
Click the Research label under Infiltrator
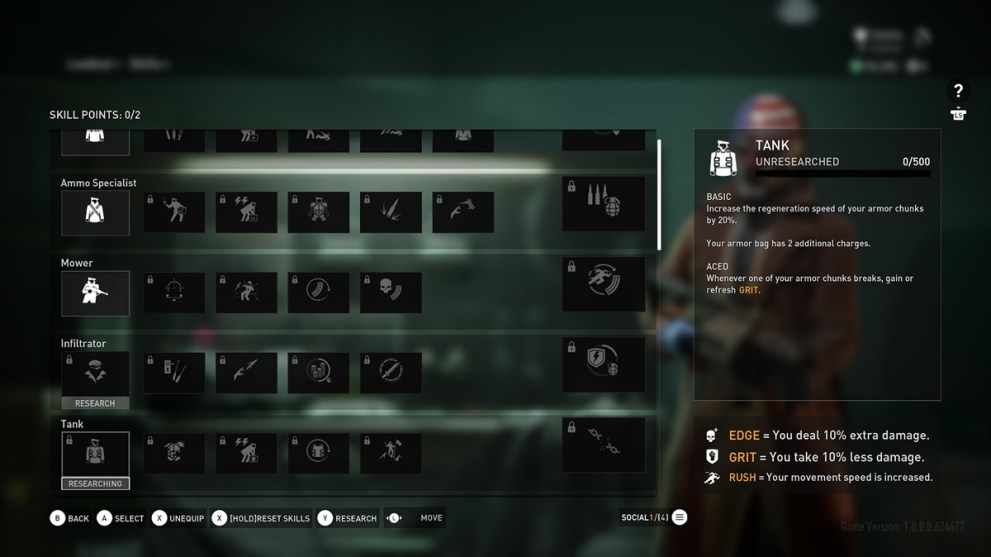[95, 403]
